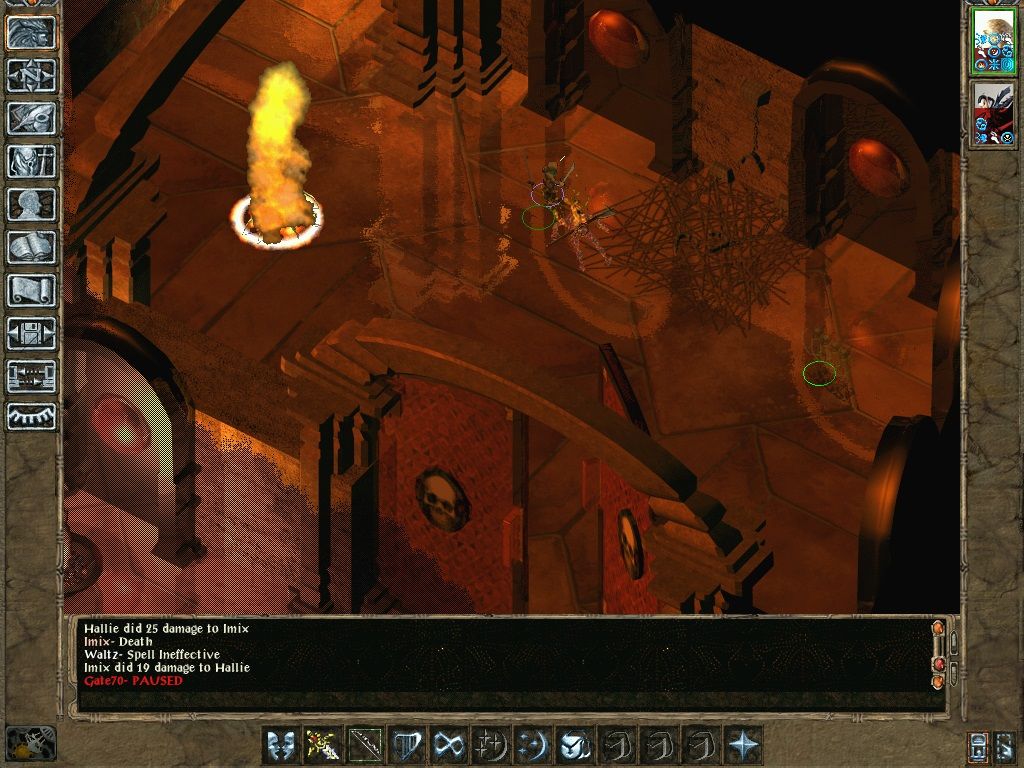
Task: Open the mage spellbook
Action: point(31,247)
